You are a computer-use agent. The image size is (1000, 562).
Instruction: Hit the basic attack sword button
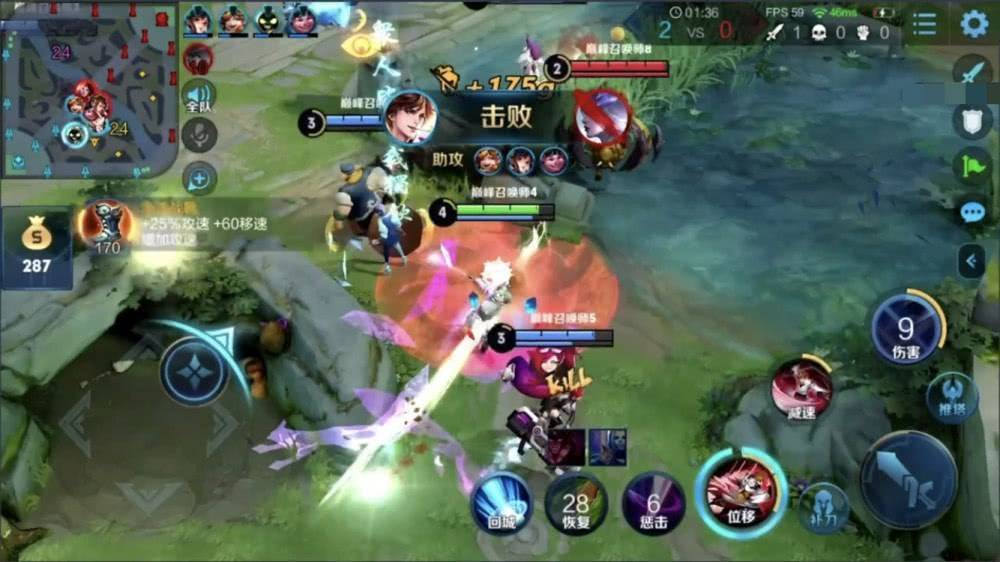pos(909,480)
